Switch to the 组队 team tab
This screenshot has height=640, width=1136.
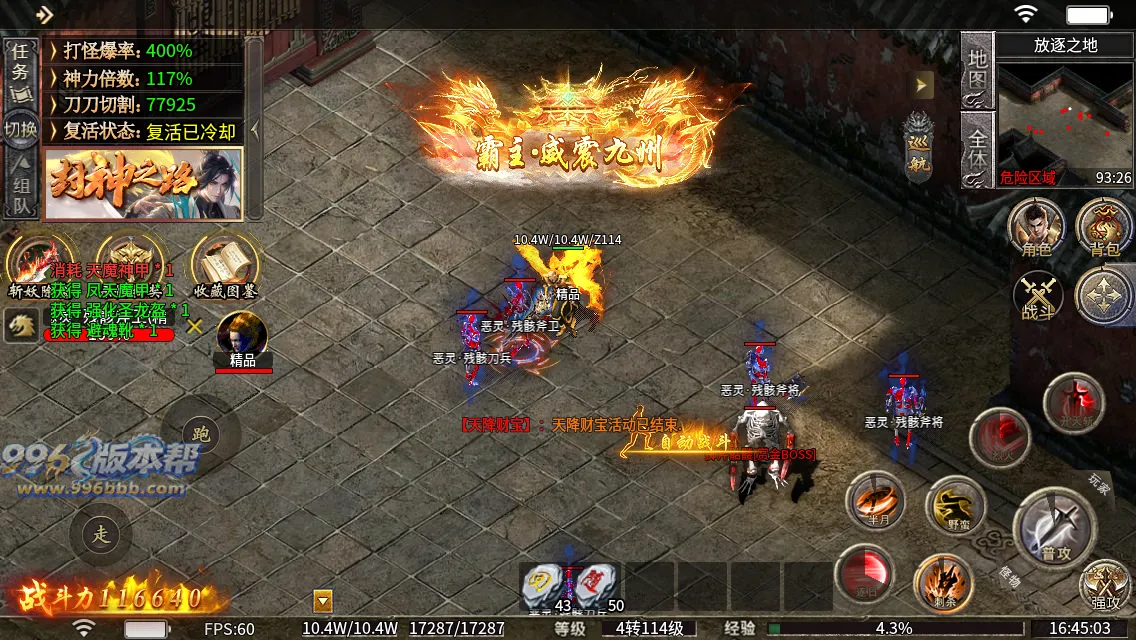click(20, 189)
